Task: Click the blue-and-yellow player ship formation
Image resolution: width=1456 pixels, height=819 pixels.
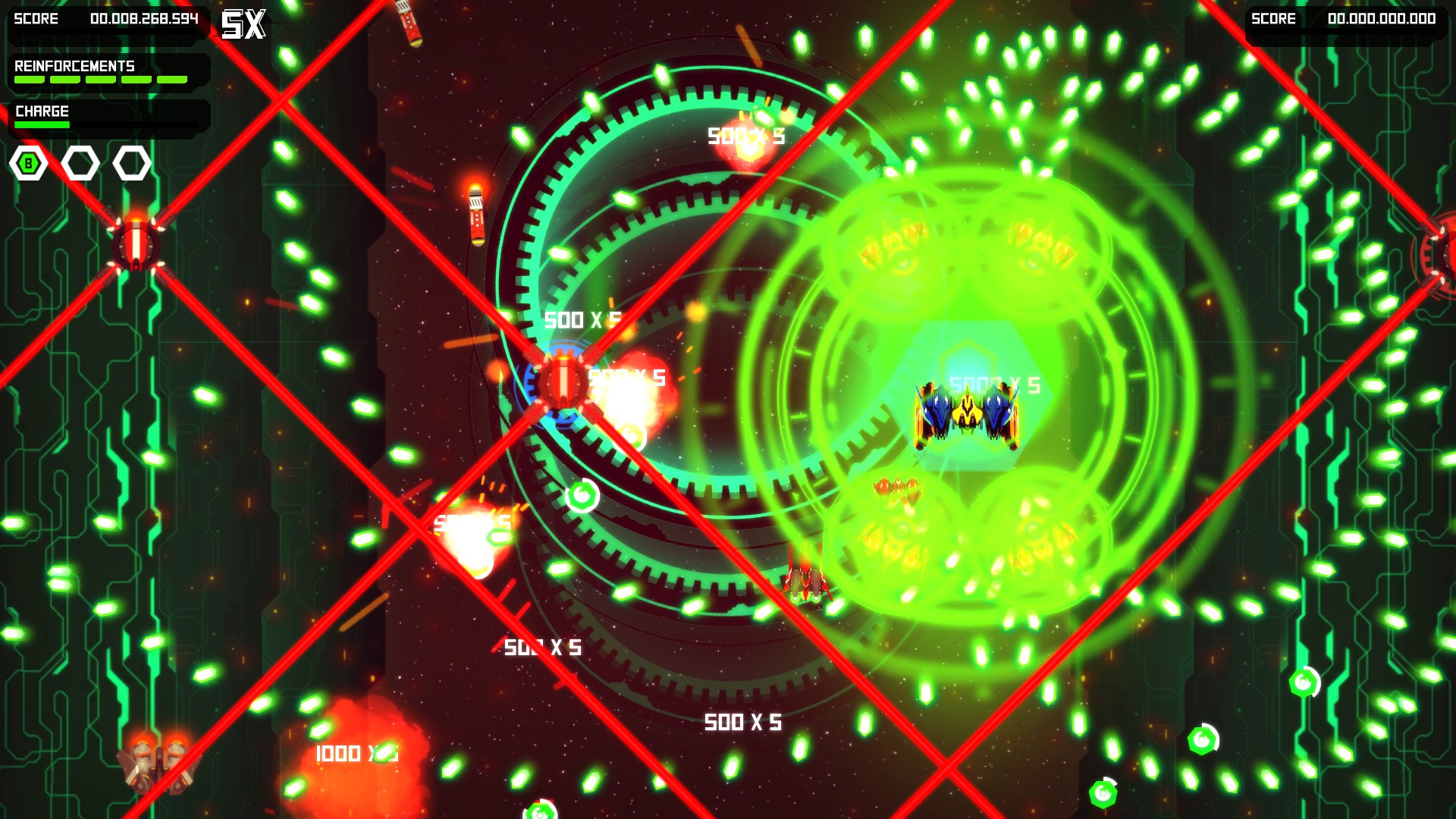Action: (965, 412)
